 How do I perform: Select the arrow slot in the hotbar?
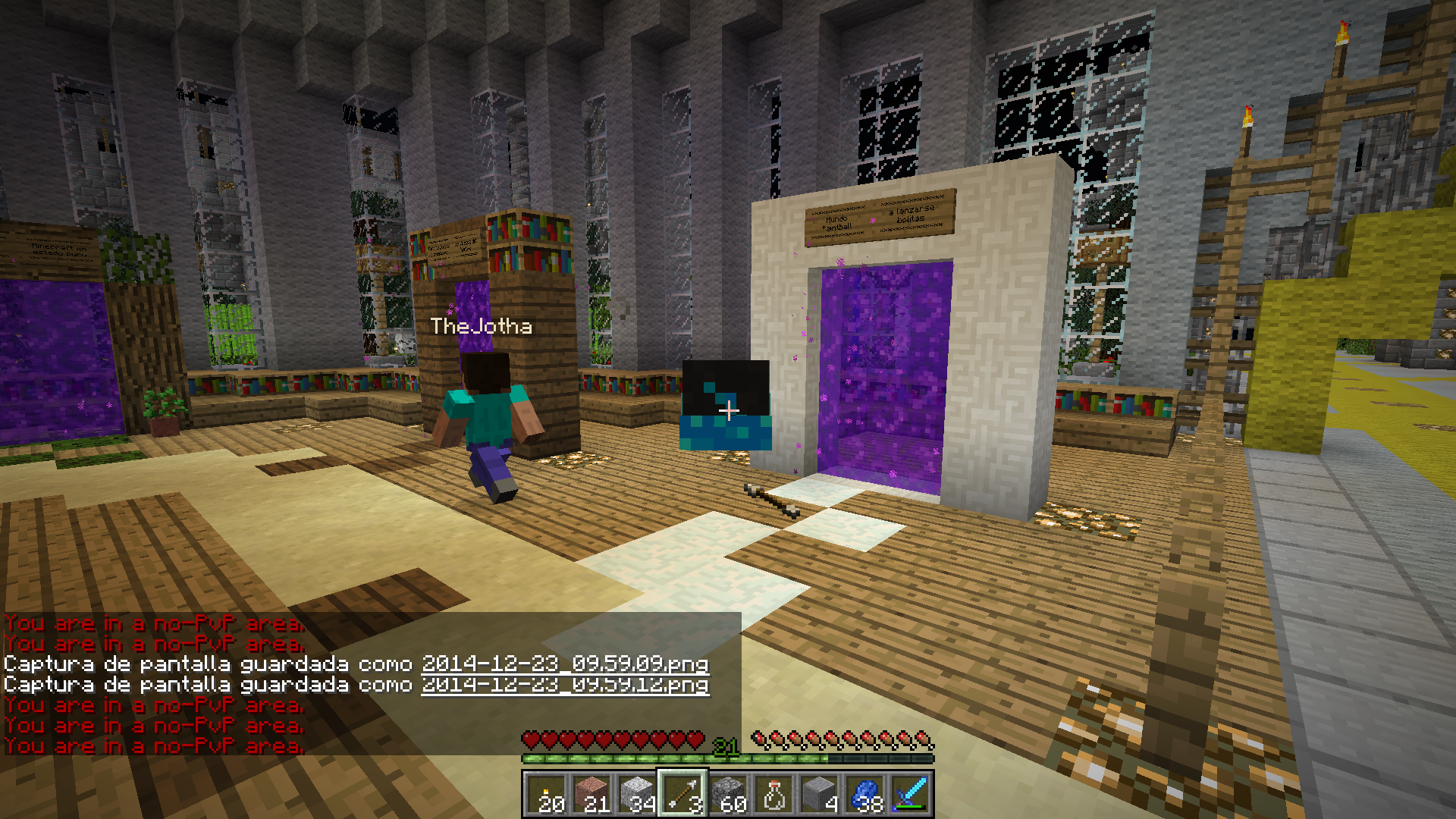coord(682,794)
